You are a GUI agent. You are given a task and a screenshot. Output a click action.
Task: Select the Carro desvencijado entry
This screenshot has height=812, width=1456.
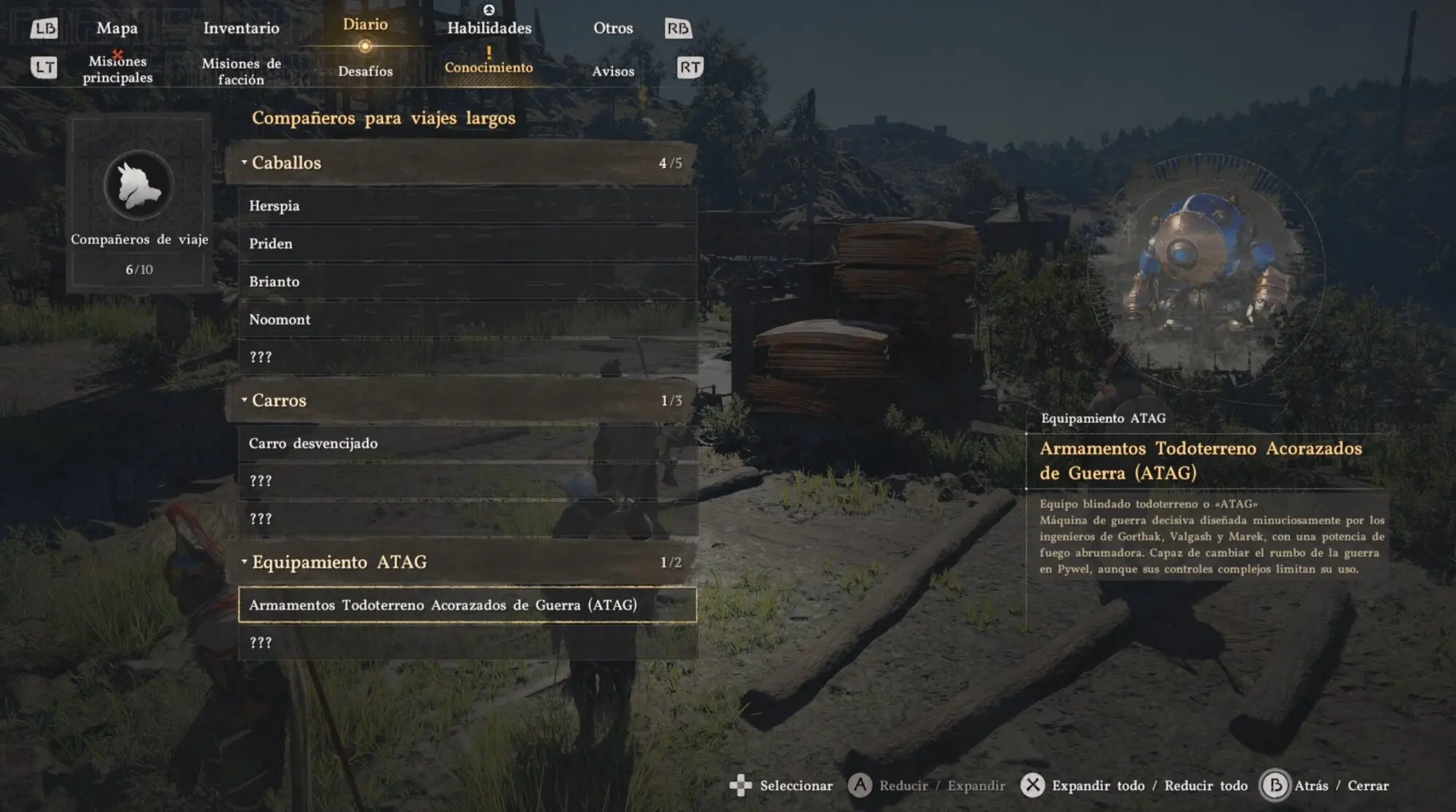click(x=467, y=444)
